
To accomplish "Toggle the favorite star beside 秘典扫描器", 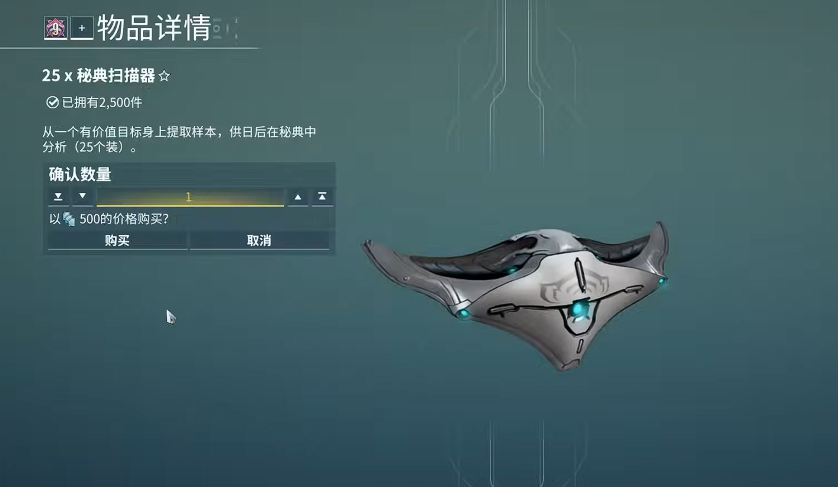I will coord(165,76).
